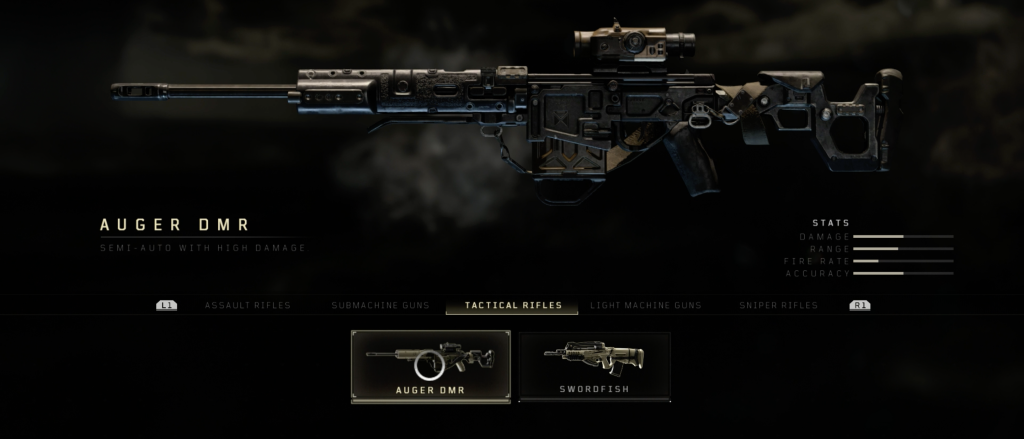Image resolution: width=1024 pixels, height=439 pixels.
Task: Select the Swordfish weapon tile
Action: click(x=594, y=366)
